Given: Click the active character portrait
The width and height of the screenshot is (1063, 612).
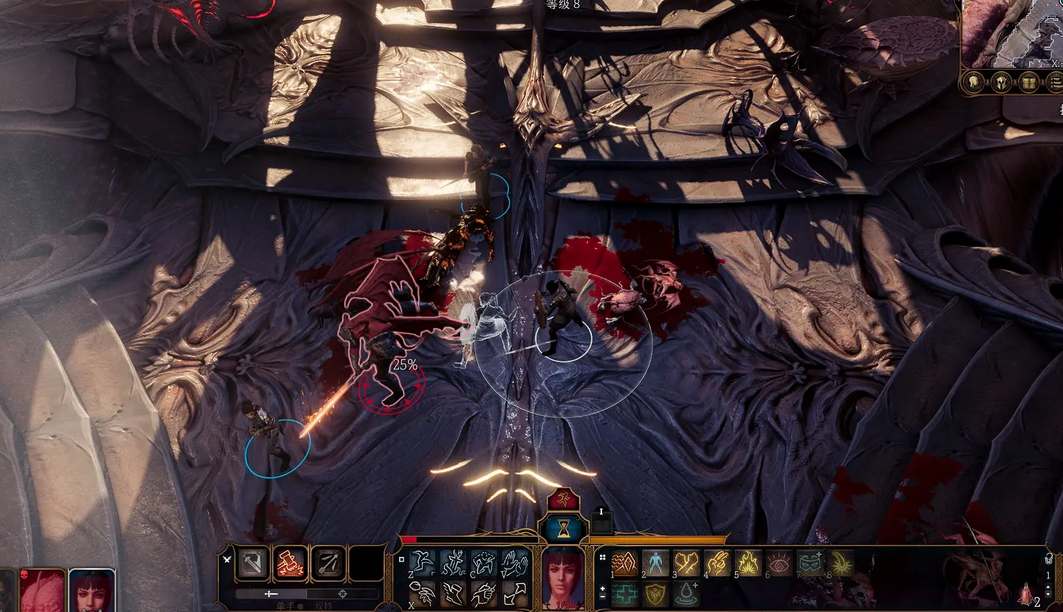Looking at the screenshot, I should 563,578.
